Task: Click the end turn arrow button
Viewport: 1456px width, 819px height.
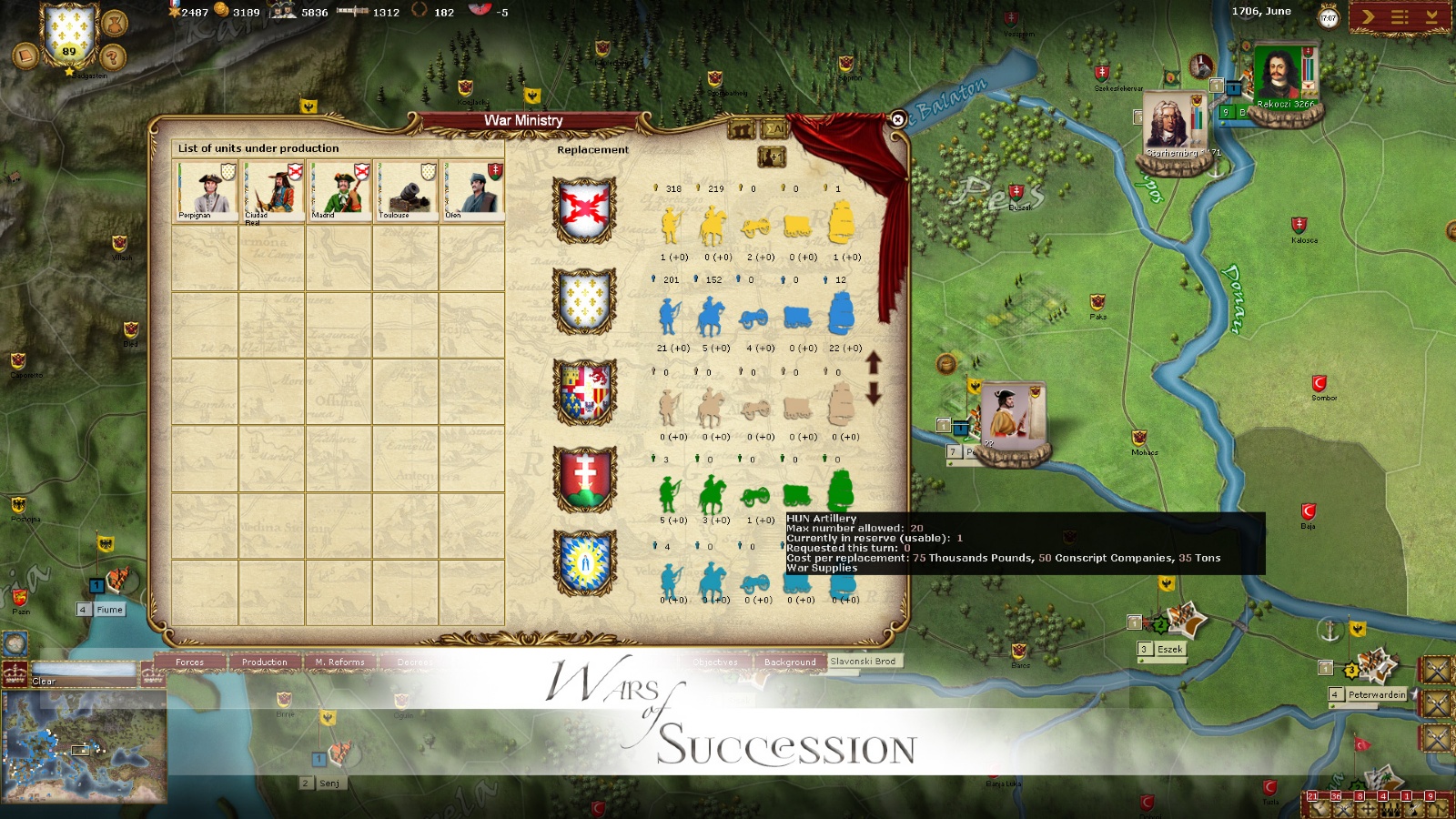Action: coord(1368,16)
